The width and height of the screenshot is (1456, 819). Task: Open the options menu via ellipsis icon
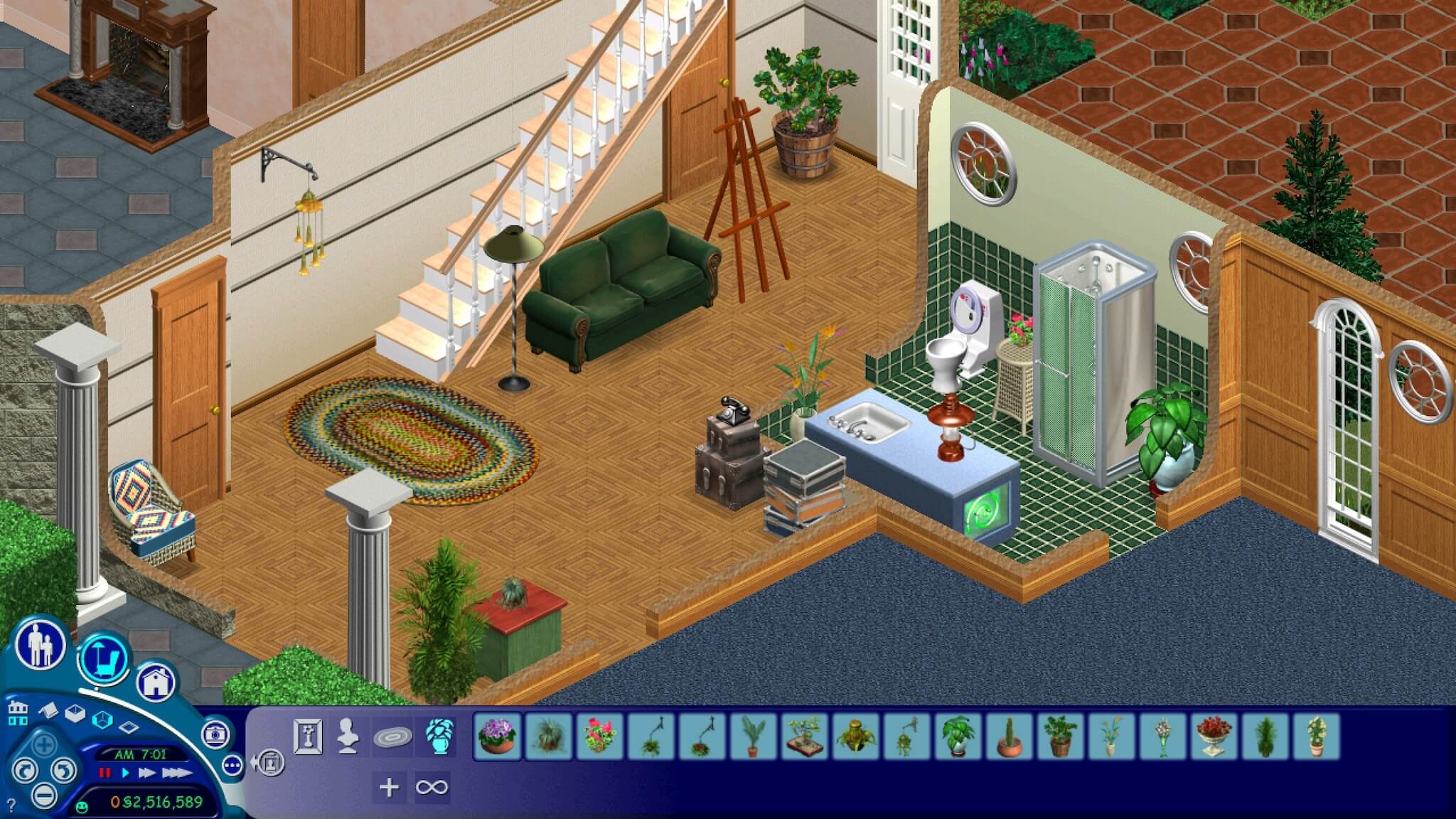232,766
